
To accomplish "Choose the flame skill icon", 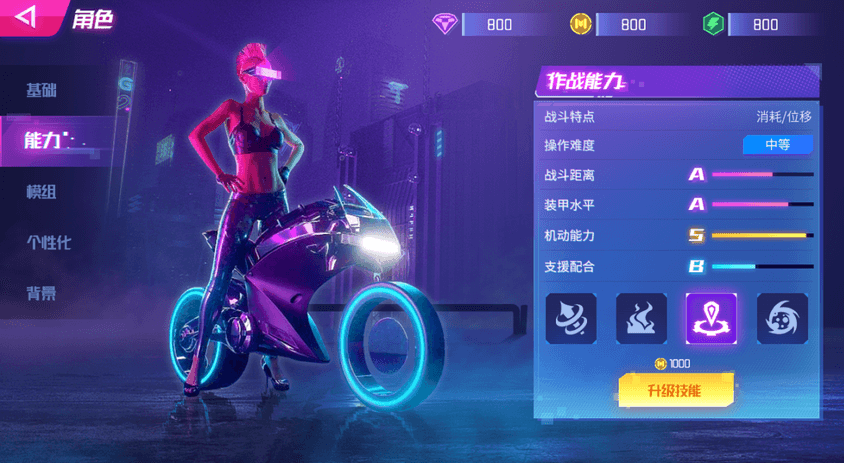I will (x=642, y=319).
